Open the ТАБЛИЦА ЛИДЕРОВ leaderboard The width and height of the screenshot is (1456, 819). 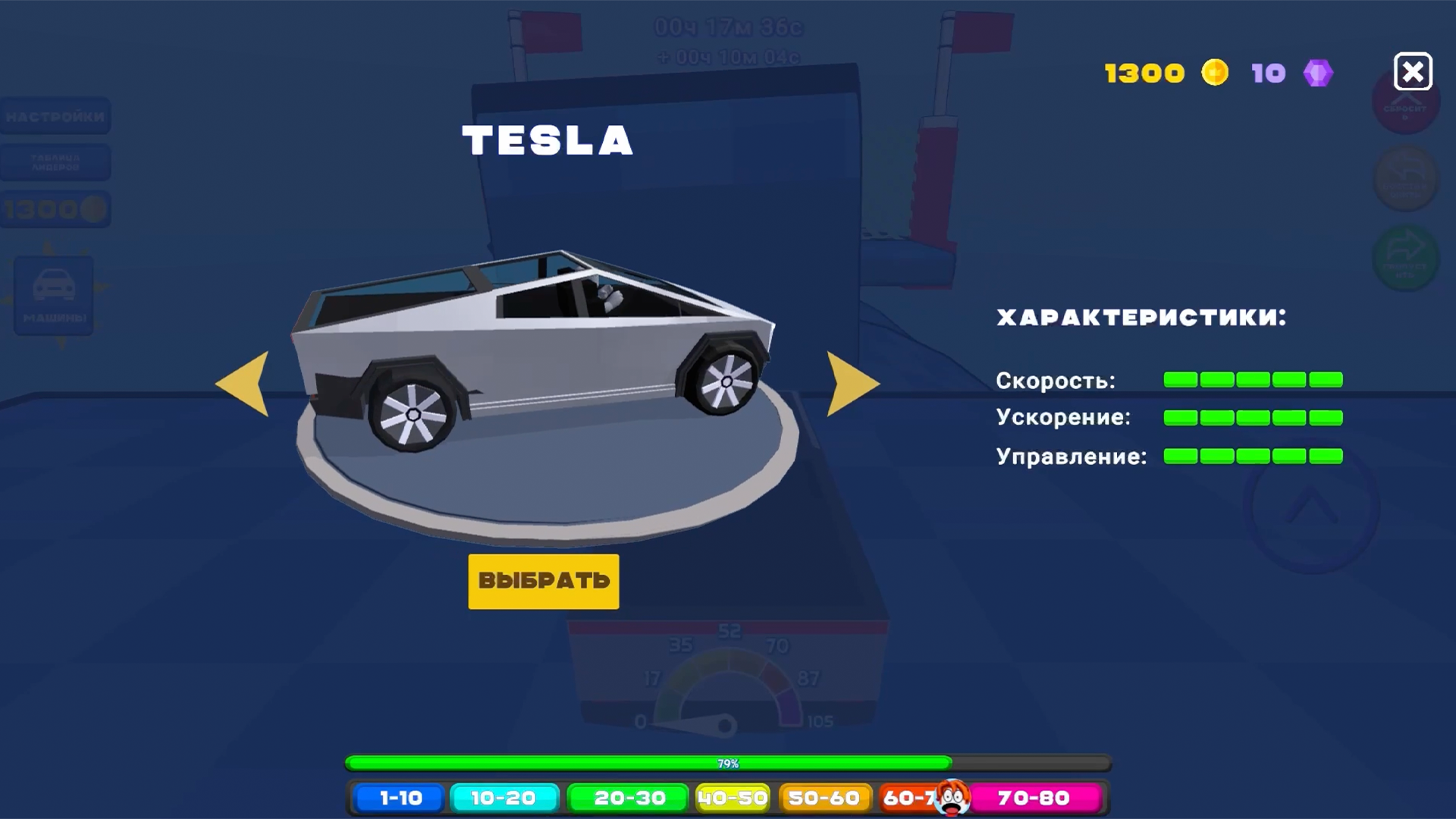[x=56, y=162]
